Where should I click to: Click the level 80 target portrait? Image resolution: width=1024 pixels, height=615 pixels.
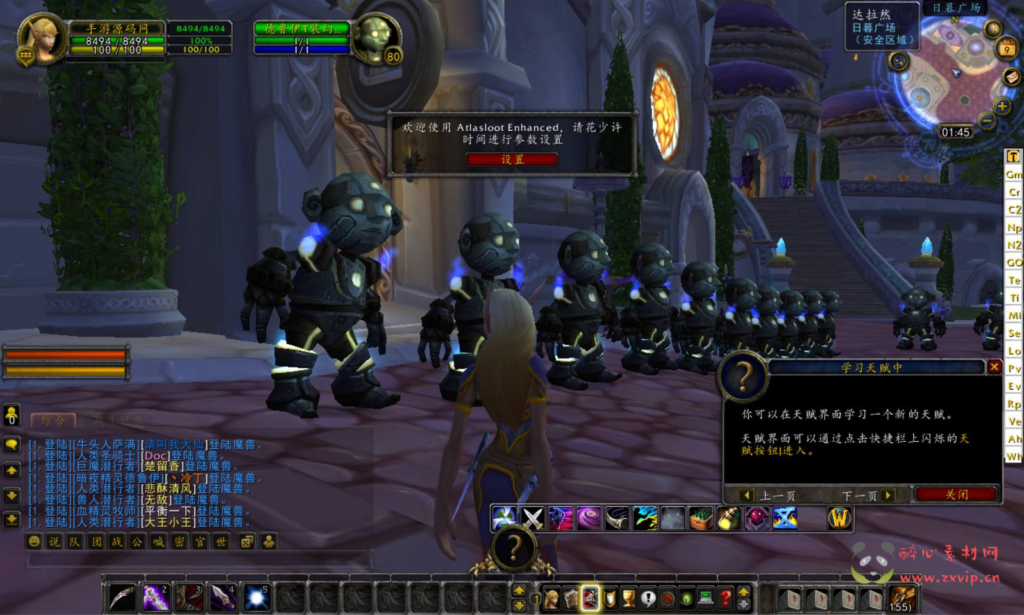coord(375,40)
